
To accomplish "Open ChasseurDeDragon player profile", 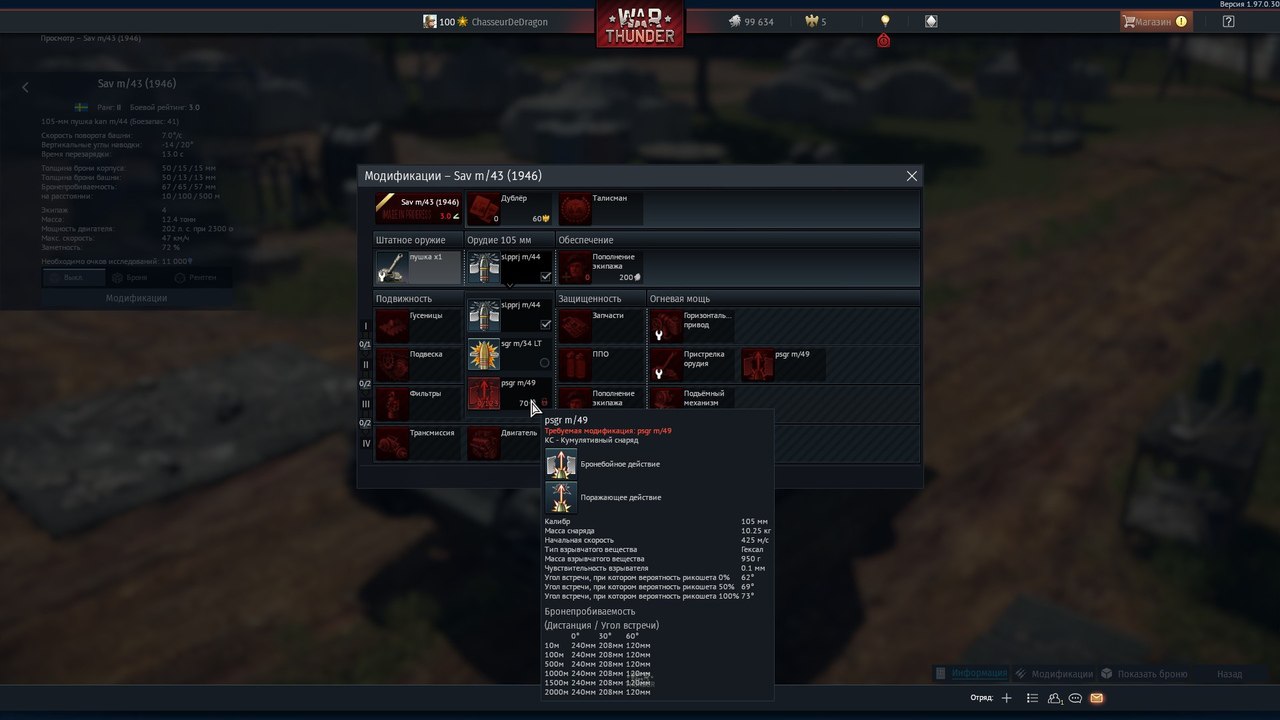I will click(509, 22).
